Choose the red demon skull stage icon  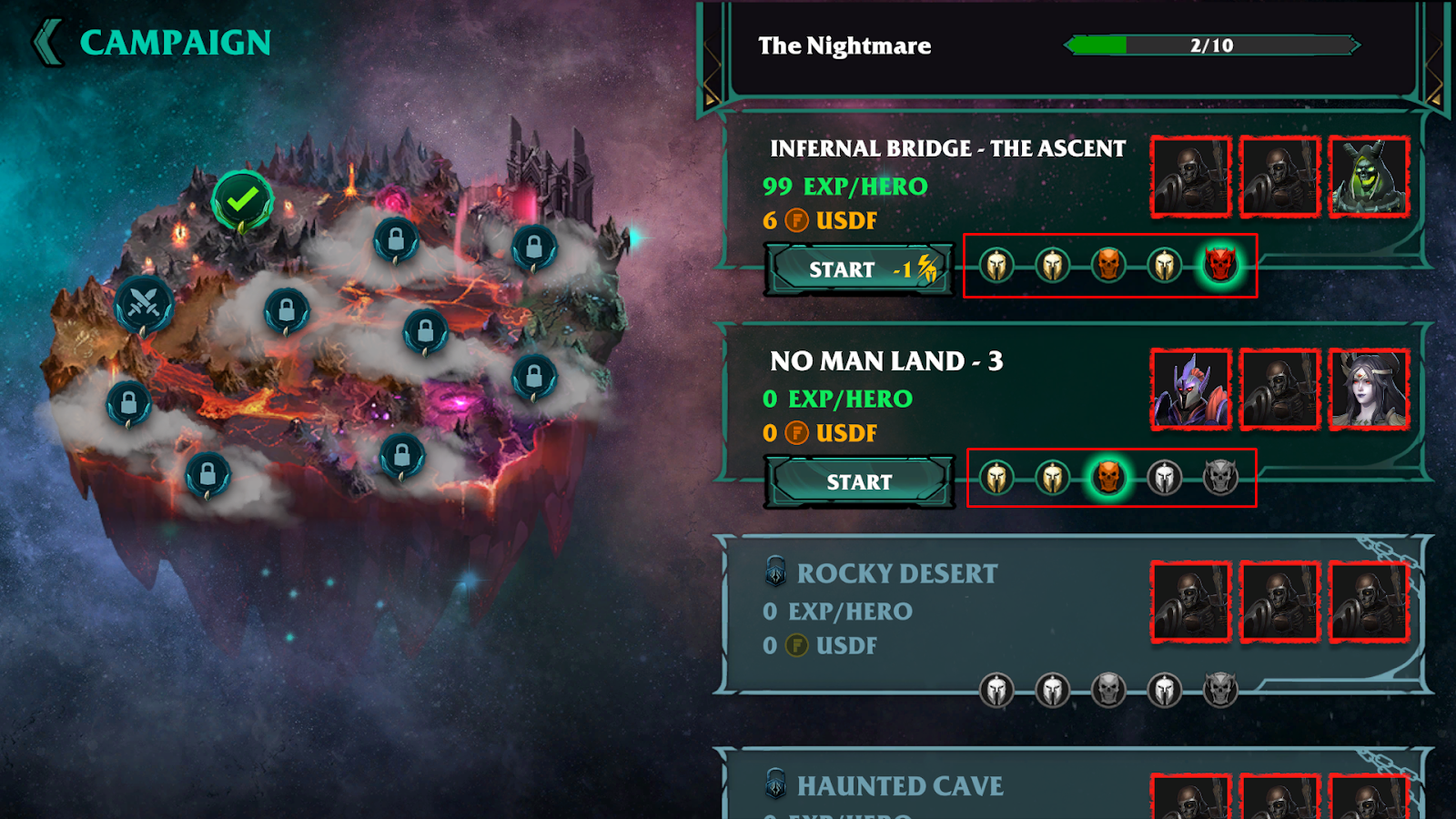point(1219,266)
